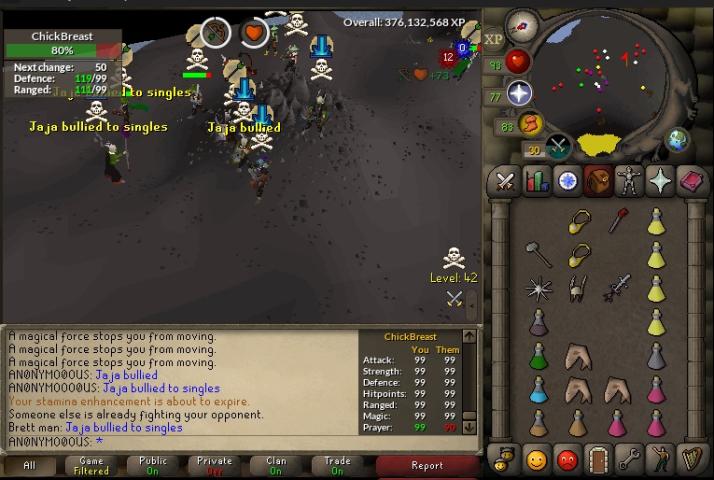Image resolution: width=714 pixels, height=480 pixels.
Task: Toggle the XP drops button
Action: pos(494,39)
